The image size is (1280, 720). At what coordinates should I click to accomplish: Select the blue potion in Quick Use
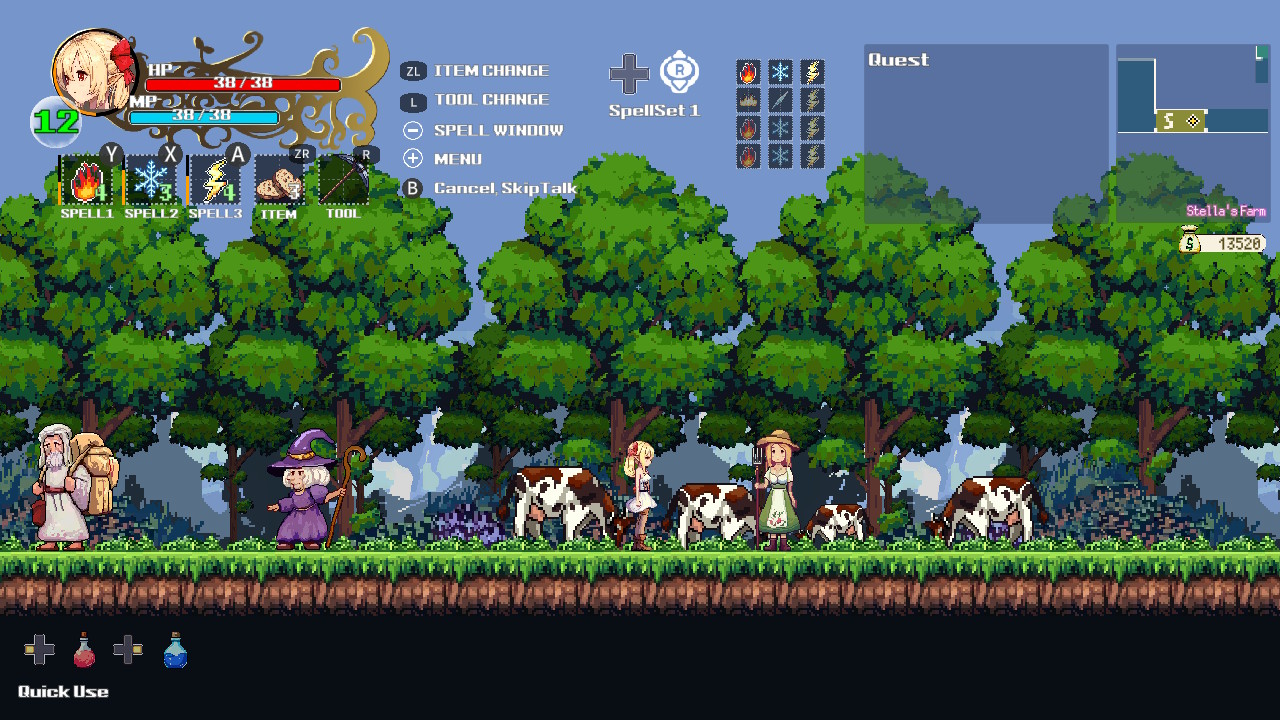[175, 650]
